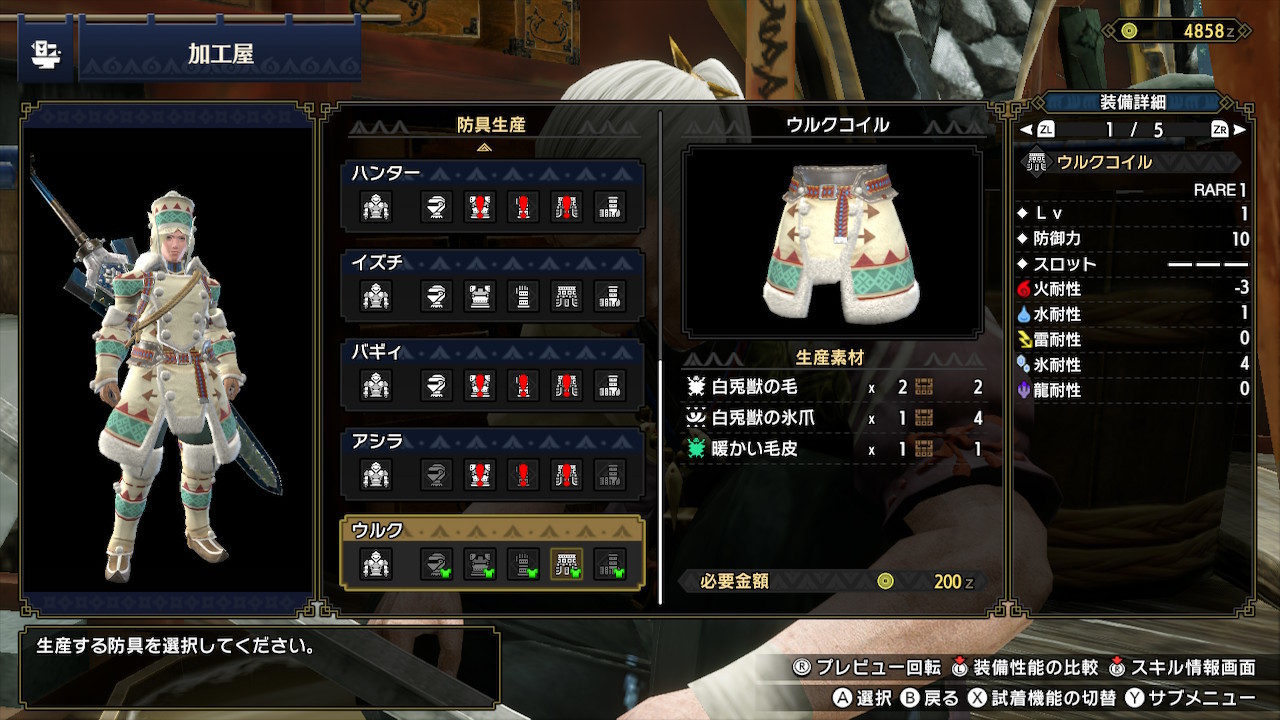Viewport: 1280px width, 720px height.
Task: Select the 白兎獣の氷爪 material row
Action: pos(833,418)
